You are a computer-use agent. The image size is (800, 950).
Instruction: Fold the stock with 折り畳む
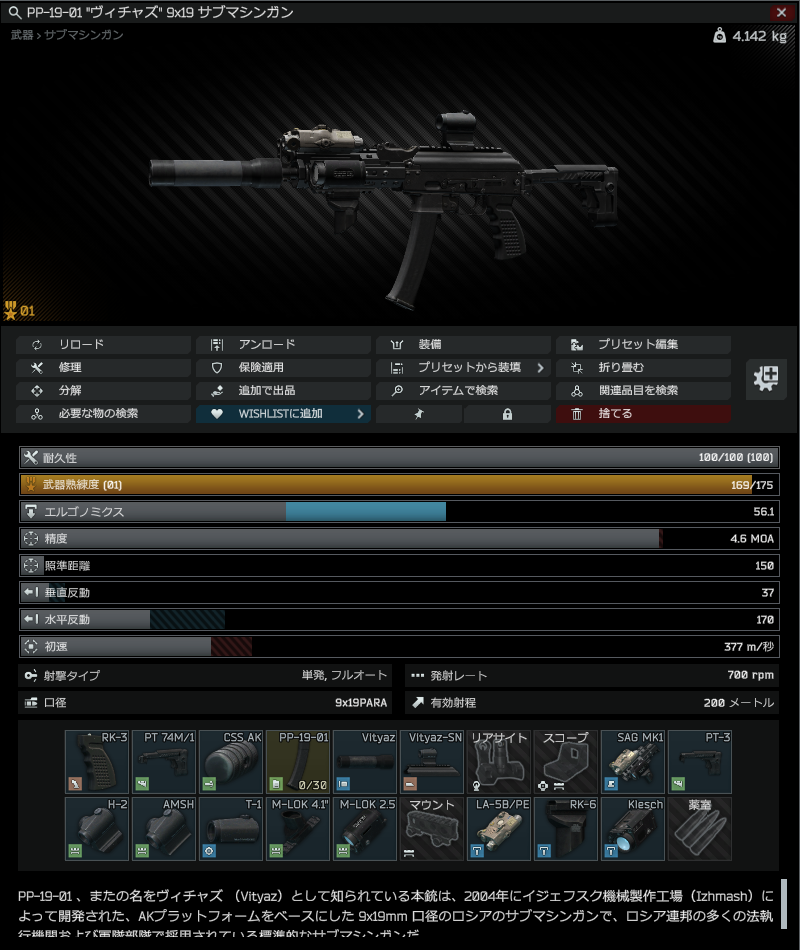coord(643,367)
